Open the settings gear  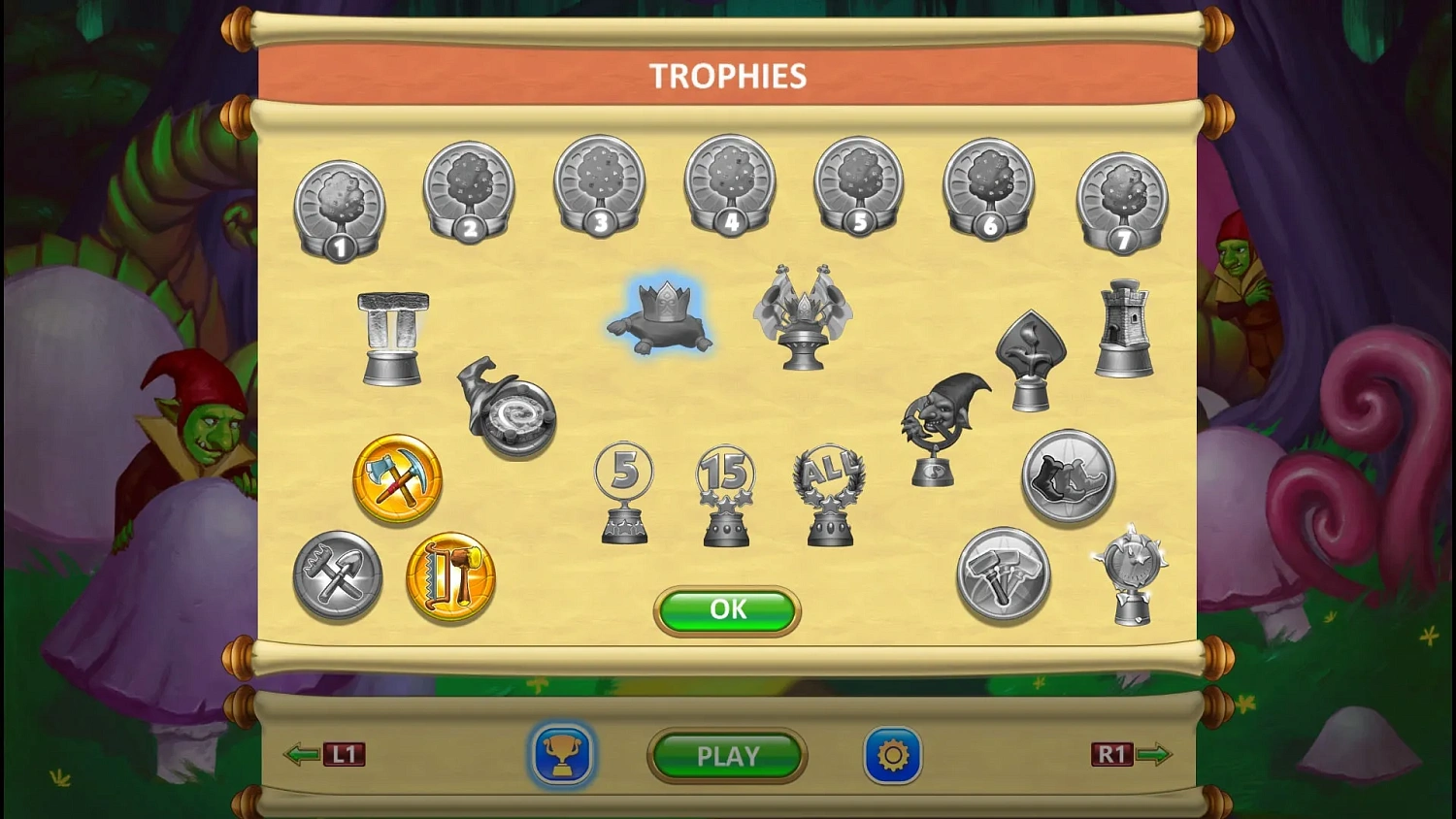point(892,755)
